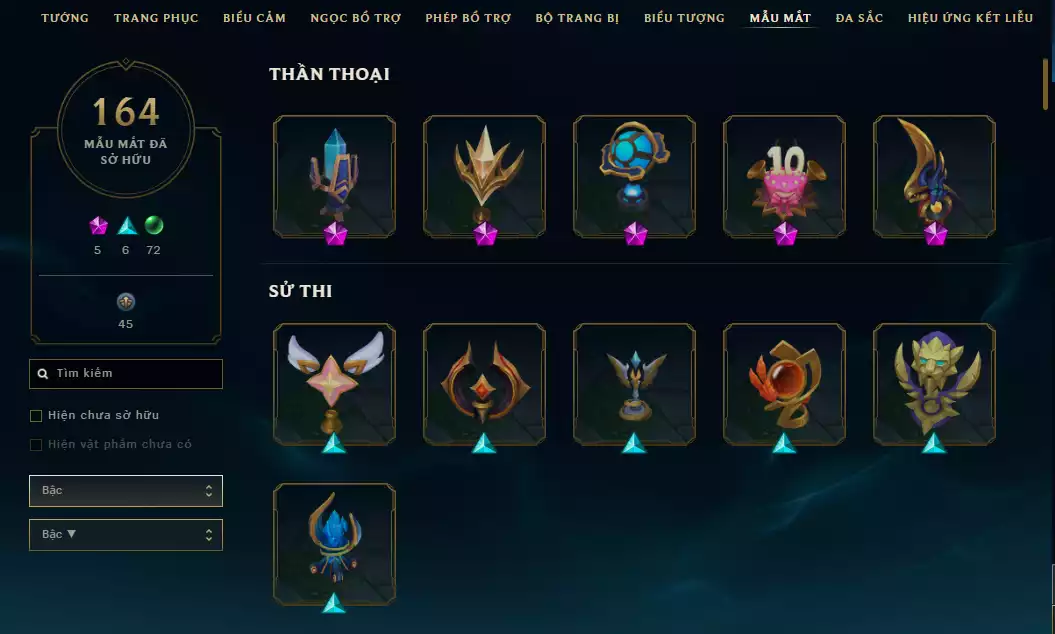Select the golden crescent blade ward skin
Image resolution: width=1055 pixels, height=634 pixels.
tap(934, 176)
